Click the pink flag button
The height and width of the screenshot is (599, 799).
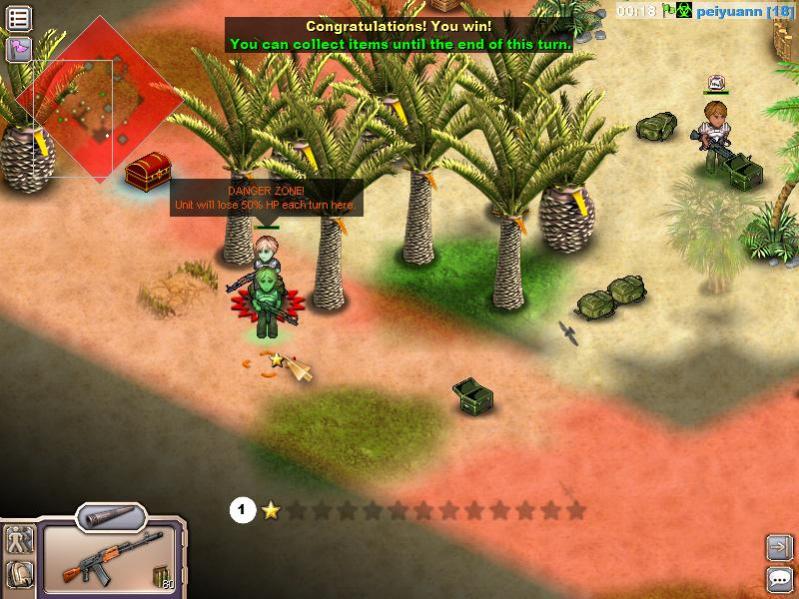(18, 48)
